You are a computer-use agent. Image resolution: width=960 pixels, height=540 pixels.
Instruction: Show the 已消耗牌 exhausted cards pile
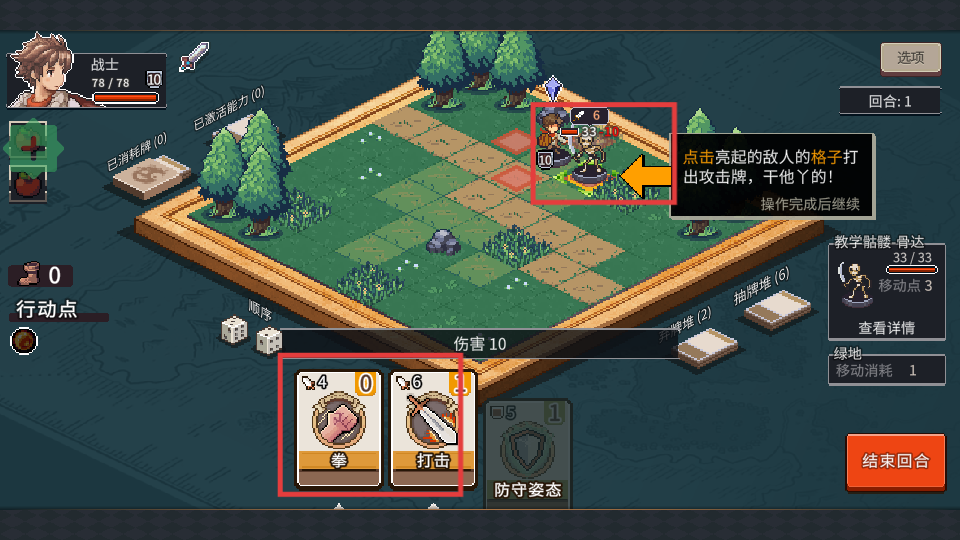150,176
